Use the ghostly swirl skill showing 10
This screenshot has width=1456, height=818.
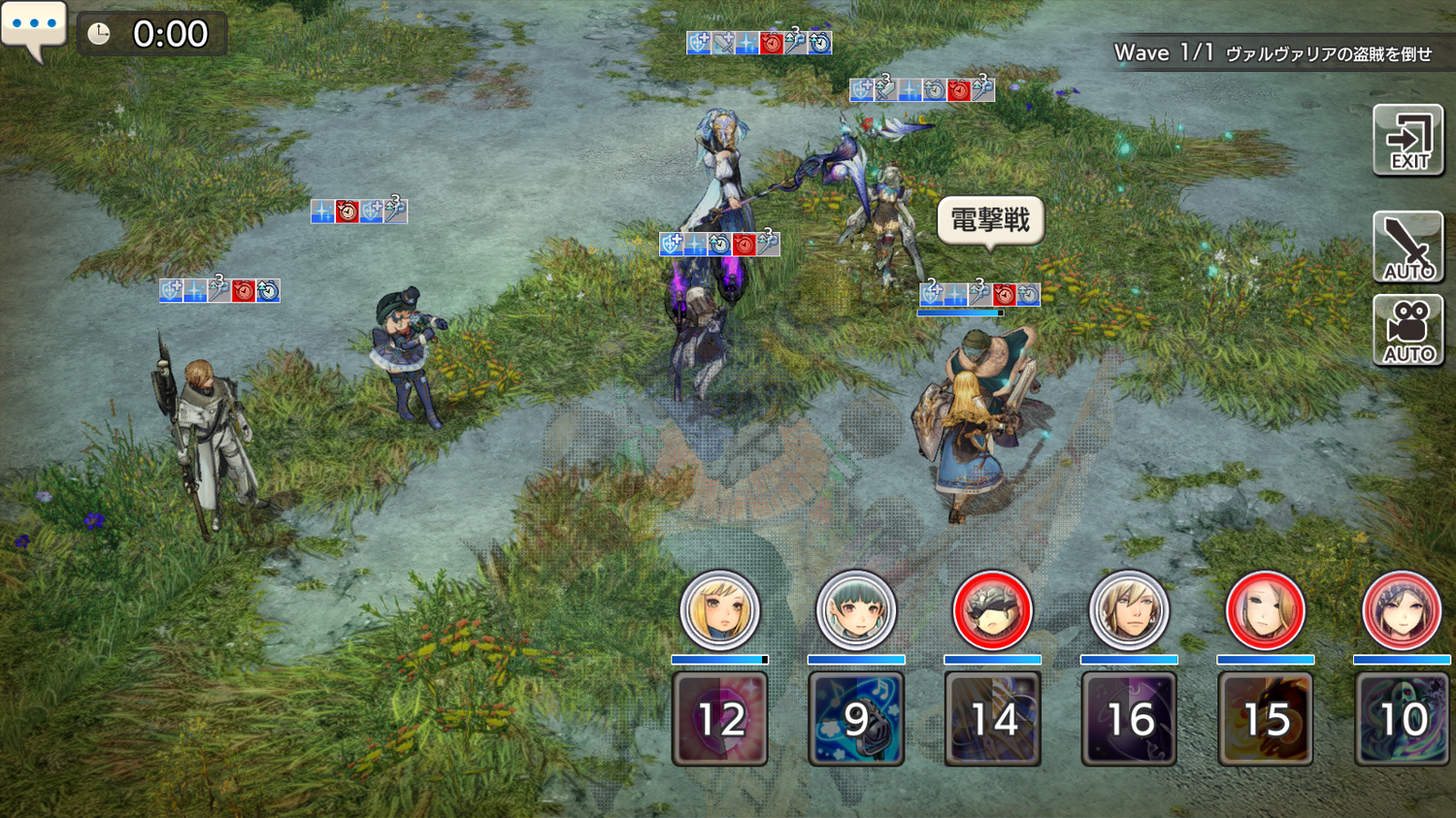[1401, 719]
